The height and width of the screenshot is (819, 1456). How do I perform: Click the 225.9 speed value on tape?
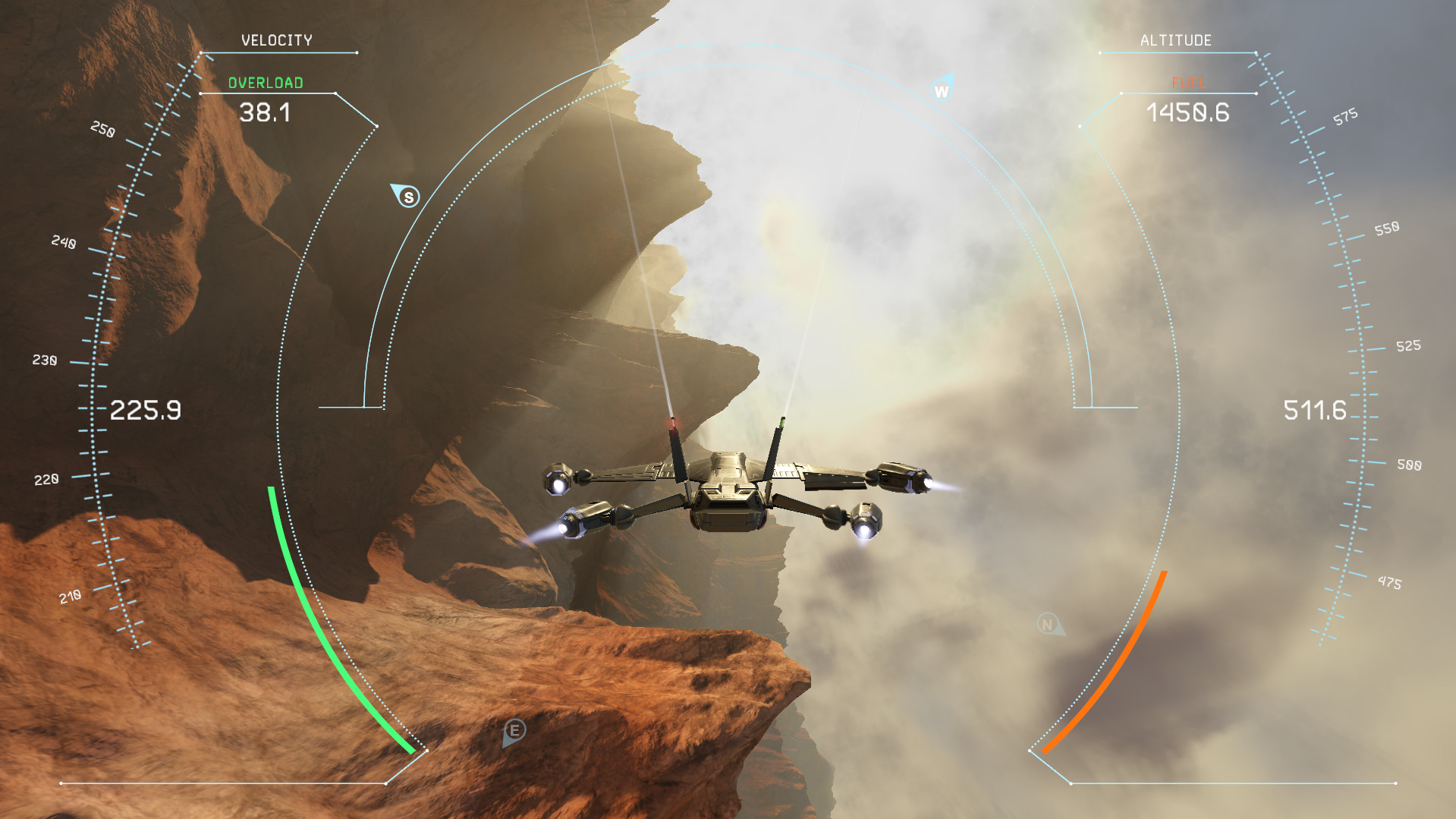[x=146, y=410]
